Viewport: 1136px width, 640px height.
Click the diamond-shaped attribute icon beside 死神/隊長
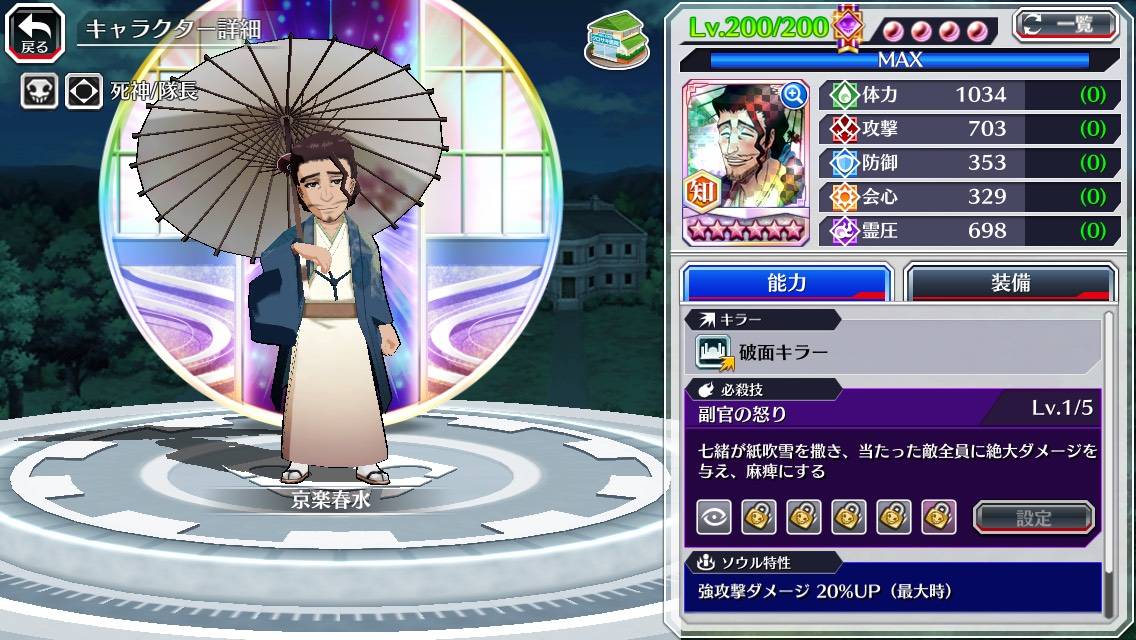coord(84,92)
